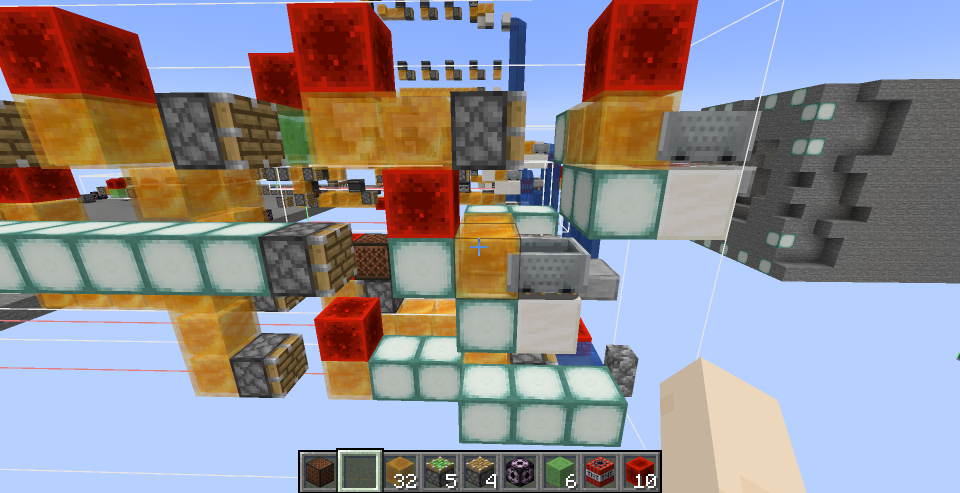
Task: Select the note block hotbar slot
Action: point(320,471)
